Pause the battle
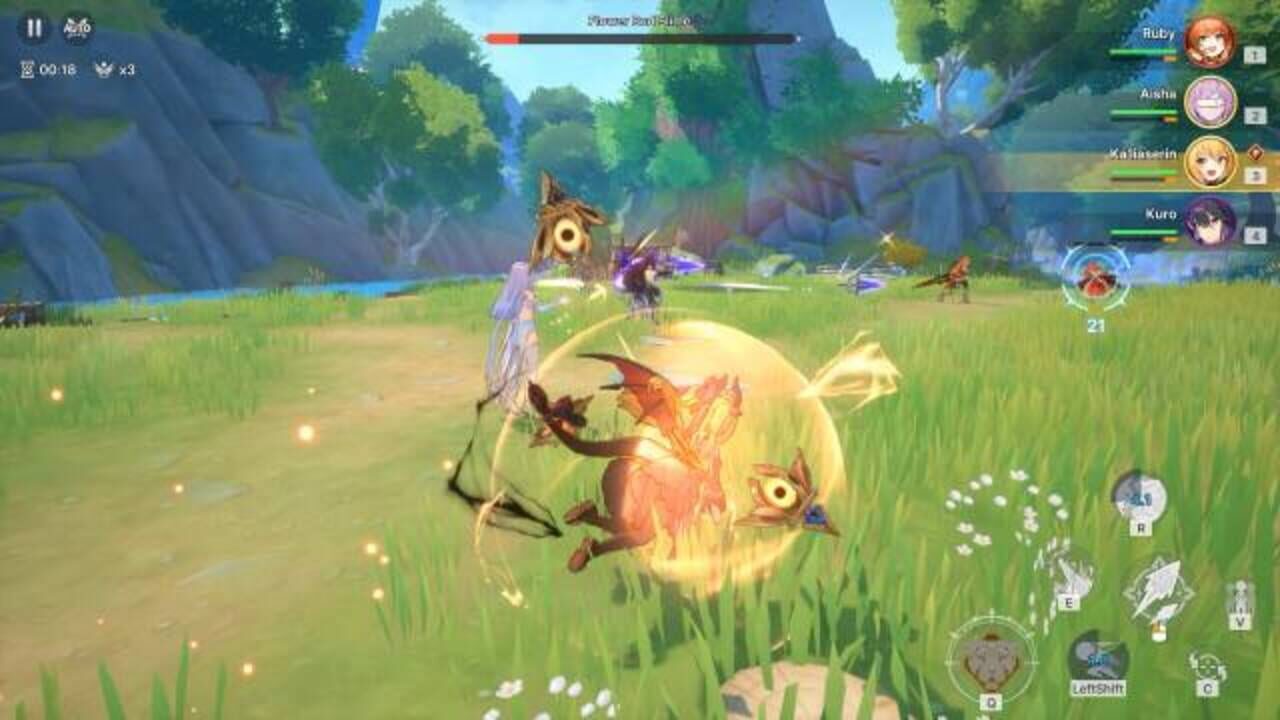 [35, 30]
